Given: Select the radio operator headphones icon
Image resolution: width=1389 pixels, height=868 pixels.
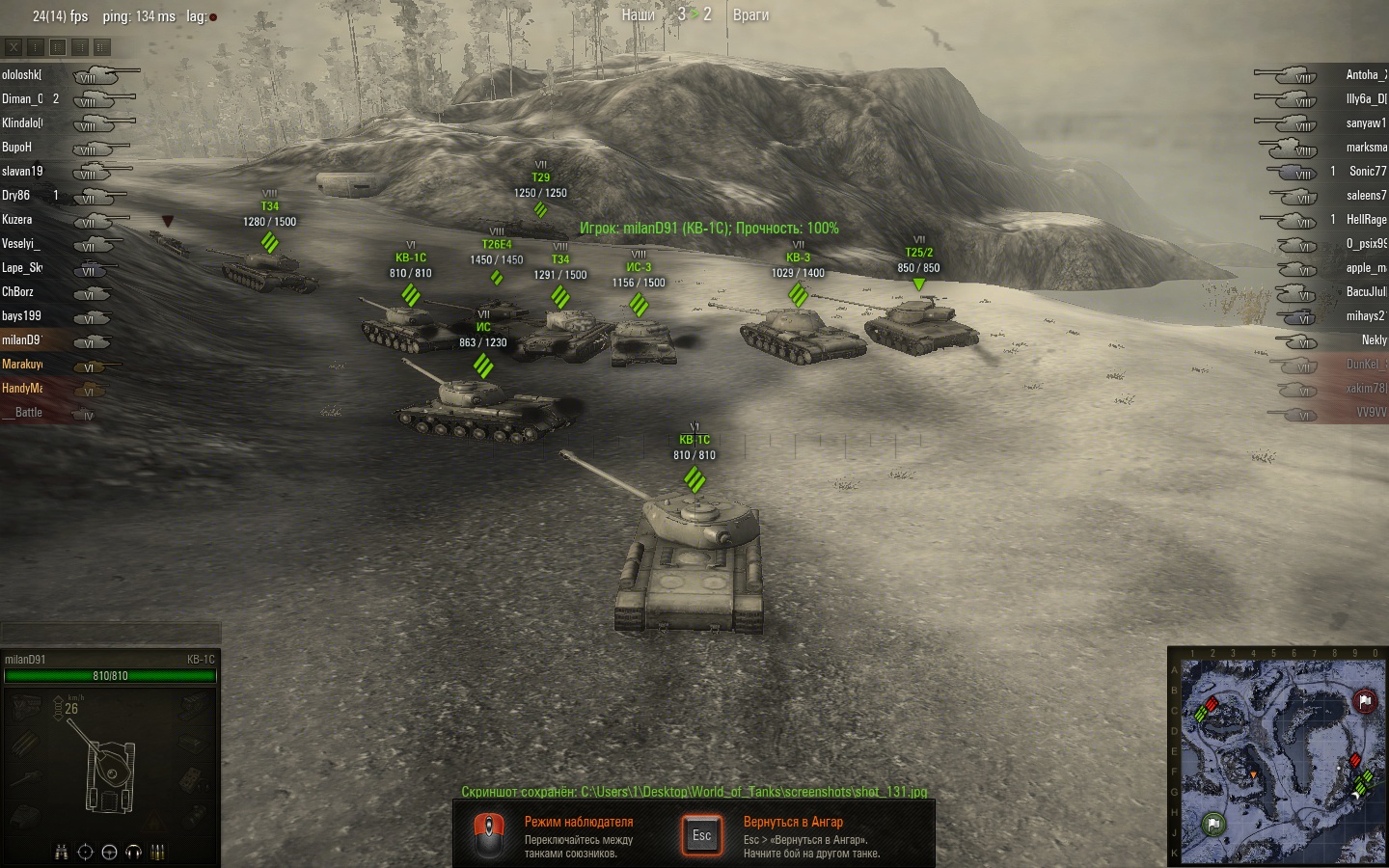Looking at the screenshot, I should point(133,852).
